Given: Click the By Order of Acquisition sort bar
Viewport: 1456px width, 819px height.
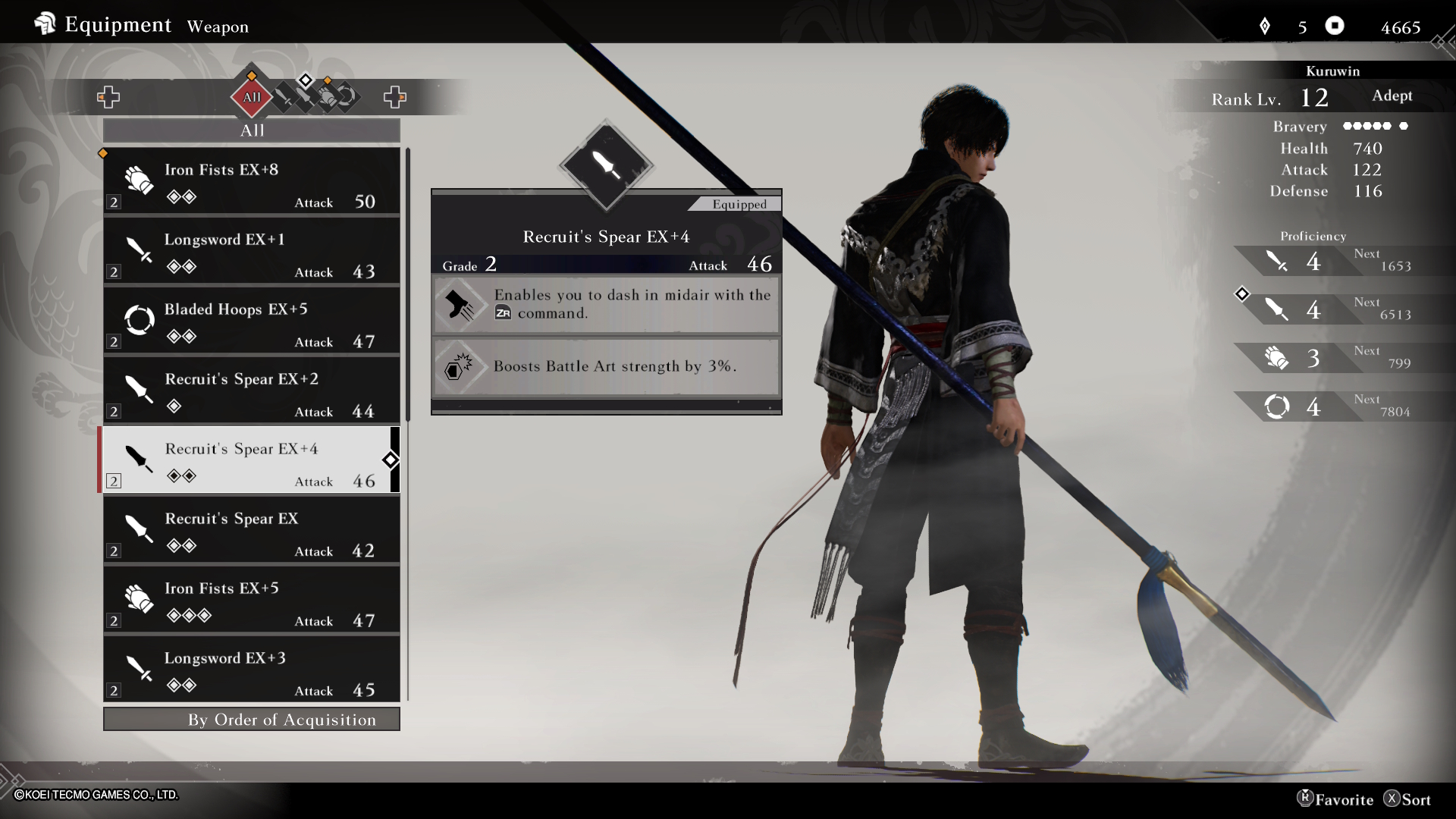Looking at the screenshot, I should tap(251, 720).
